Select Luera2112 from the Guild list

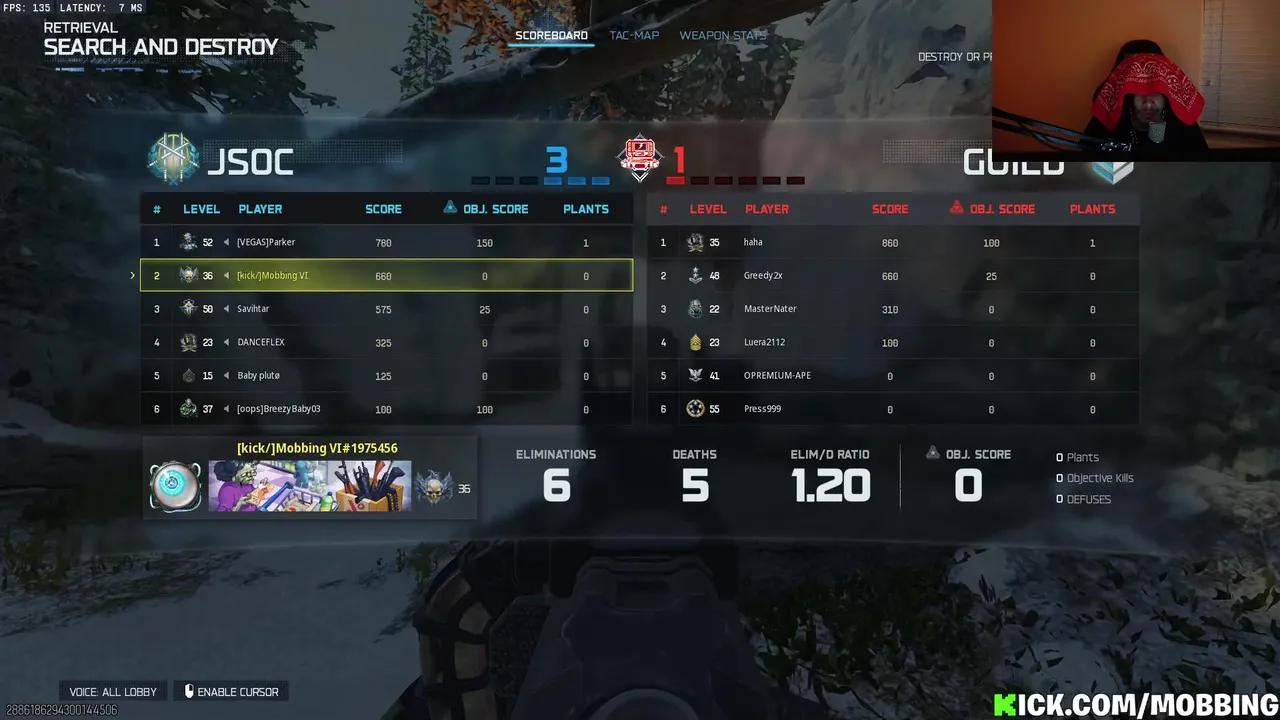point(892,342)
